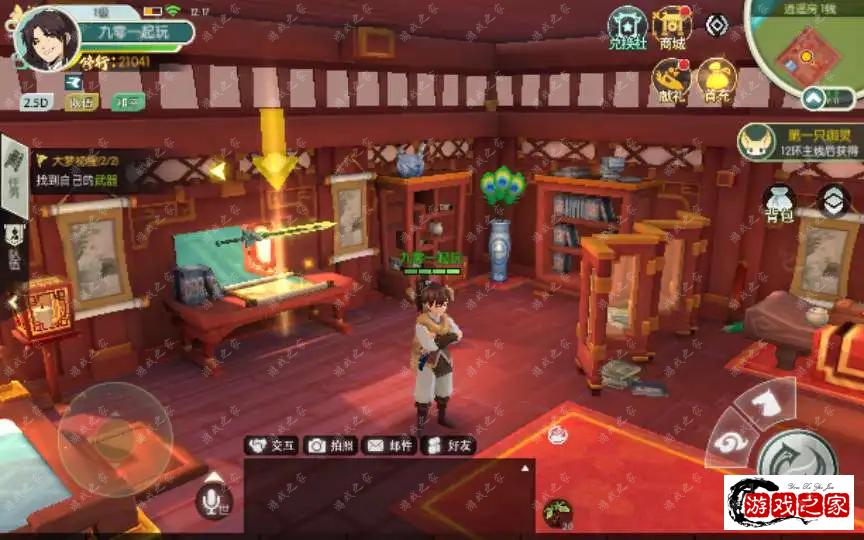The image size is (864, 540).
Task: Open the 拍照 photo mode
Action: (329, 446)
